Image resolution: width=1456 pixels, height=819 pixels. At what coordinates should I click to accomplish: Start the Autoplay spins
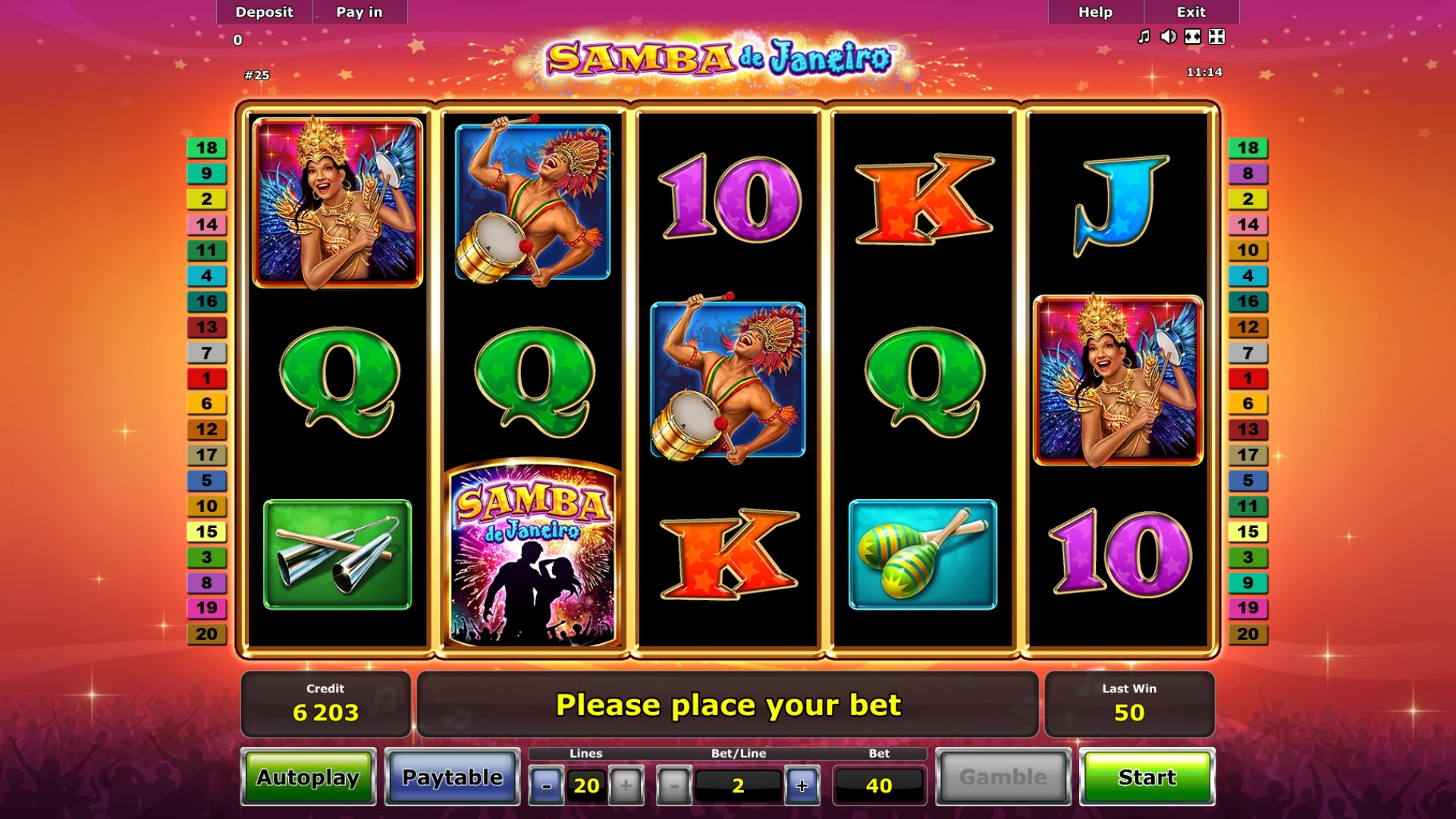308,777
